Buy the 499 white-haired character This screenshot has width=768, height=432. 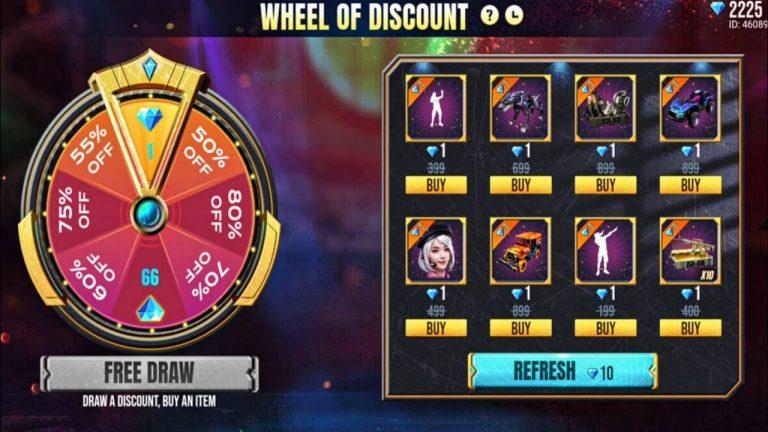[x=435, y=328]
